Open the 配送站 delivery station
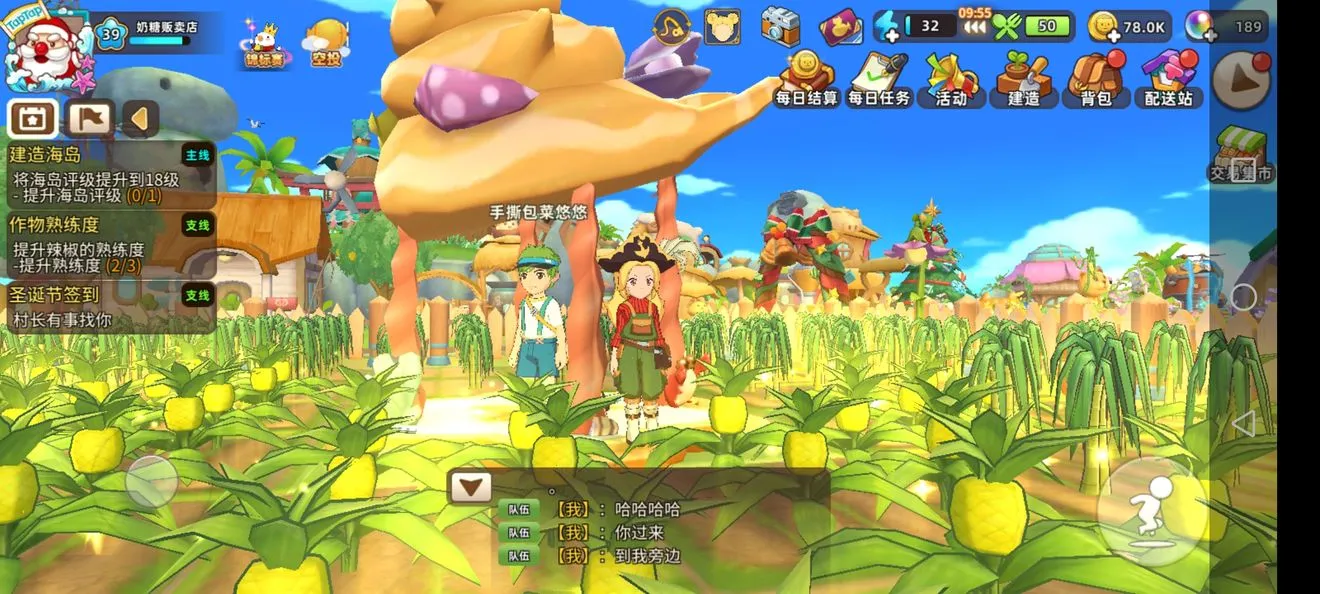This screenshot has width=1320, height=594. pos(1168,78)
